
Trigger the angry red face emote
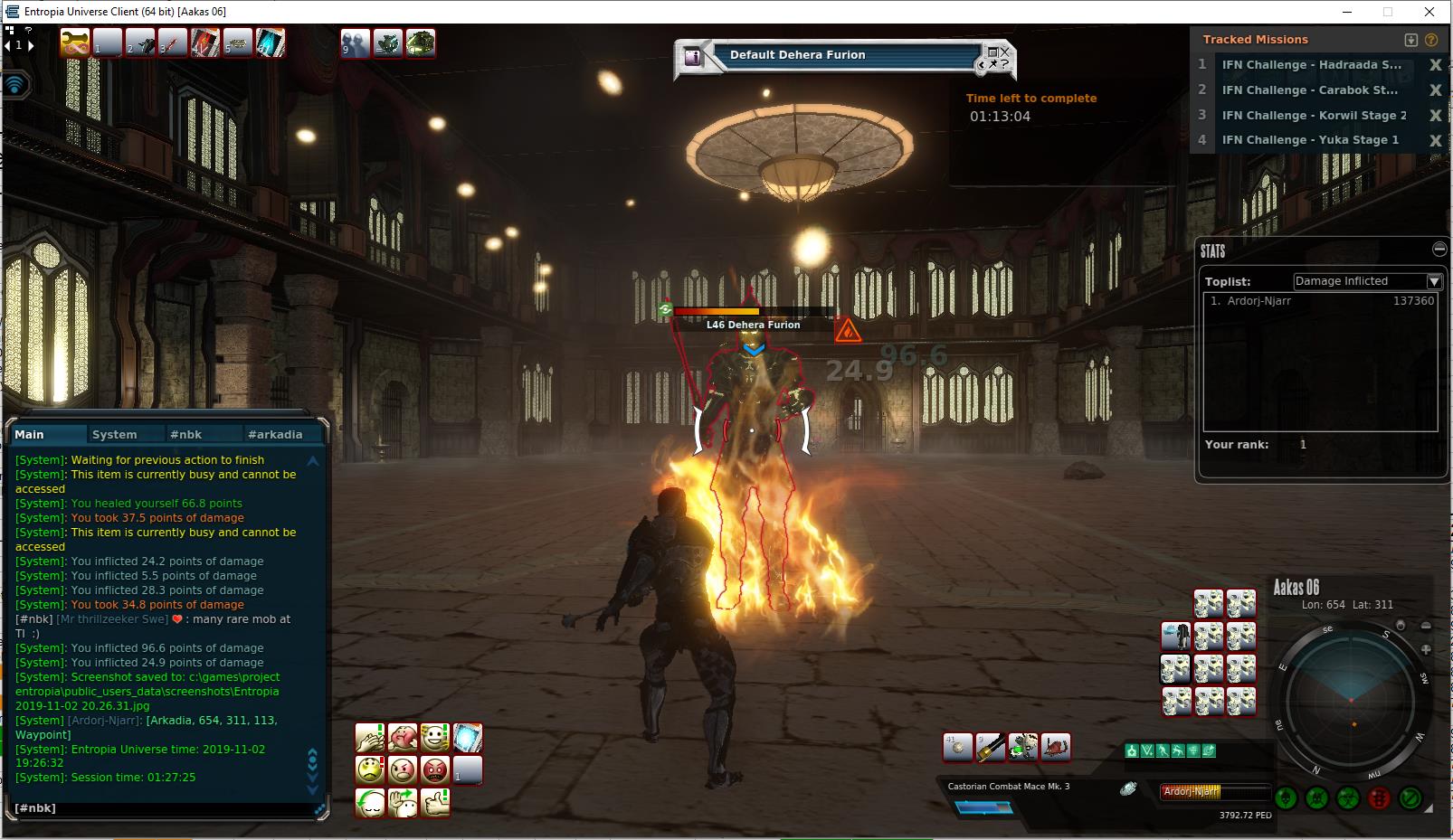[x=435, y=770]
